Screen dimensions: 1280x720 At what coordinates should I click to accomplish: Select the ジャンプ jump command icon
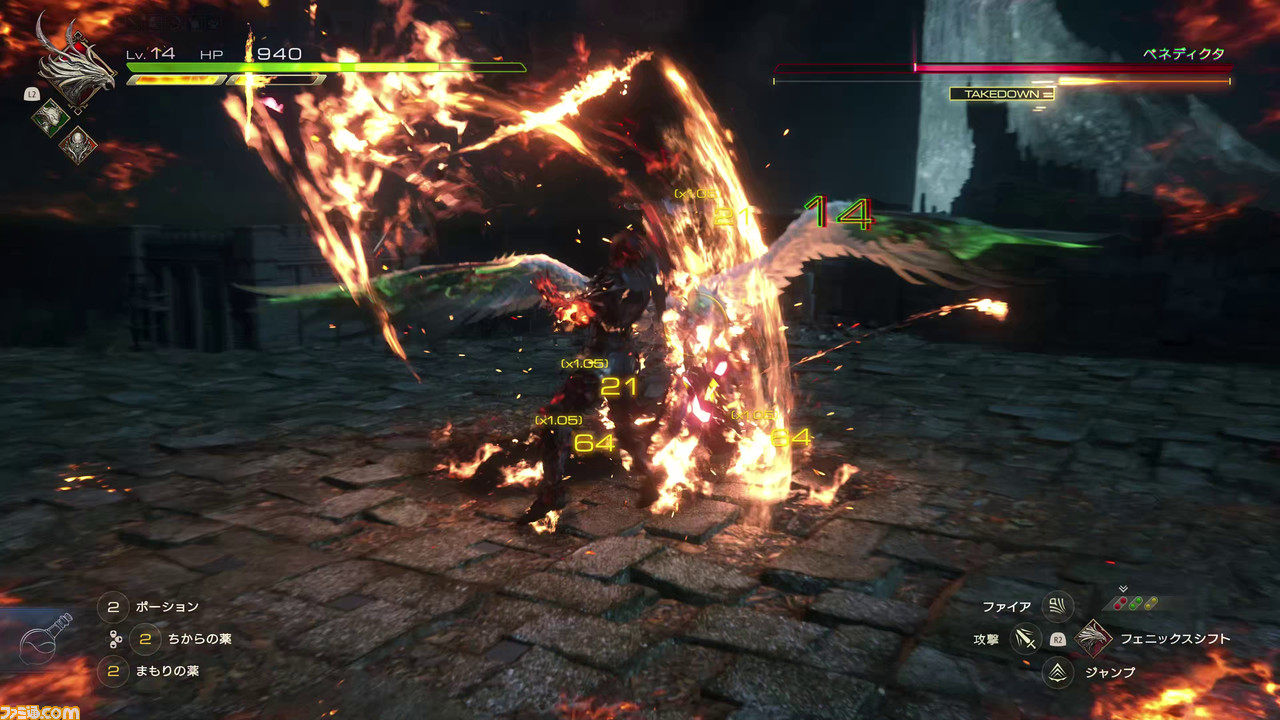(x=1057, y=672)
